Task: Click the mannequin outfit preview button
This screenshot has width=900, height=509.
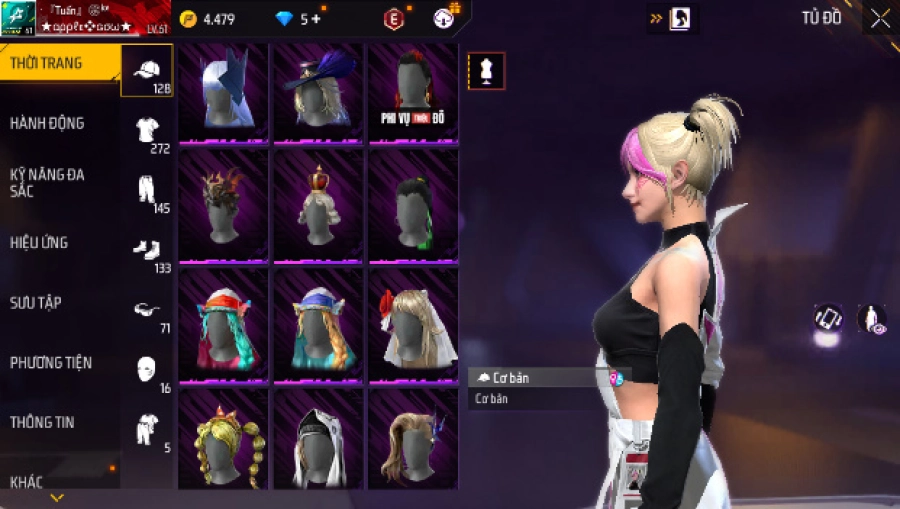Action: 486,71
